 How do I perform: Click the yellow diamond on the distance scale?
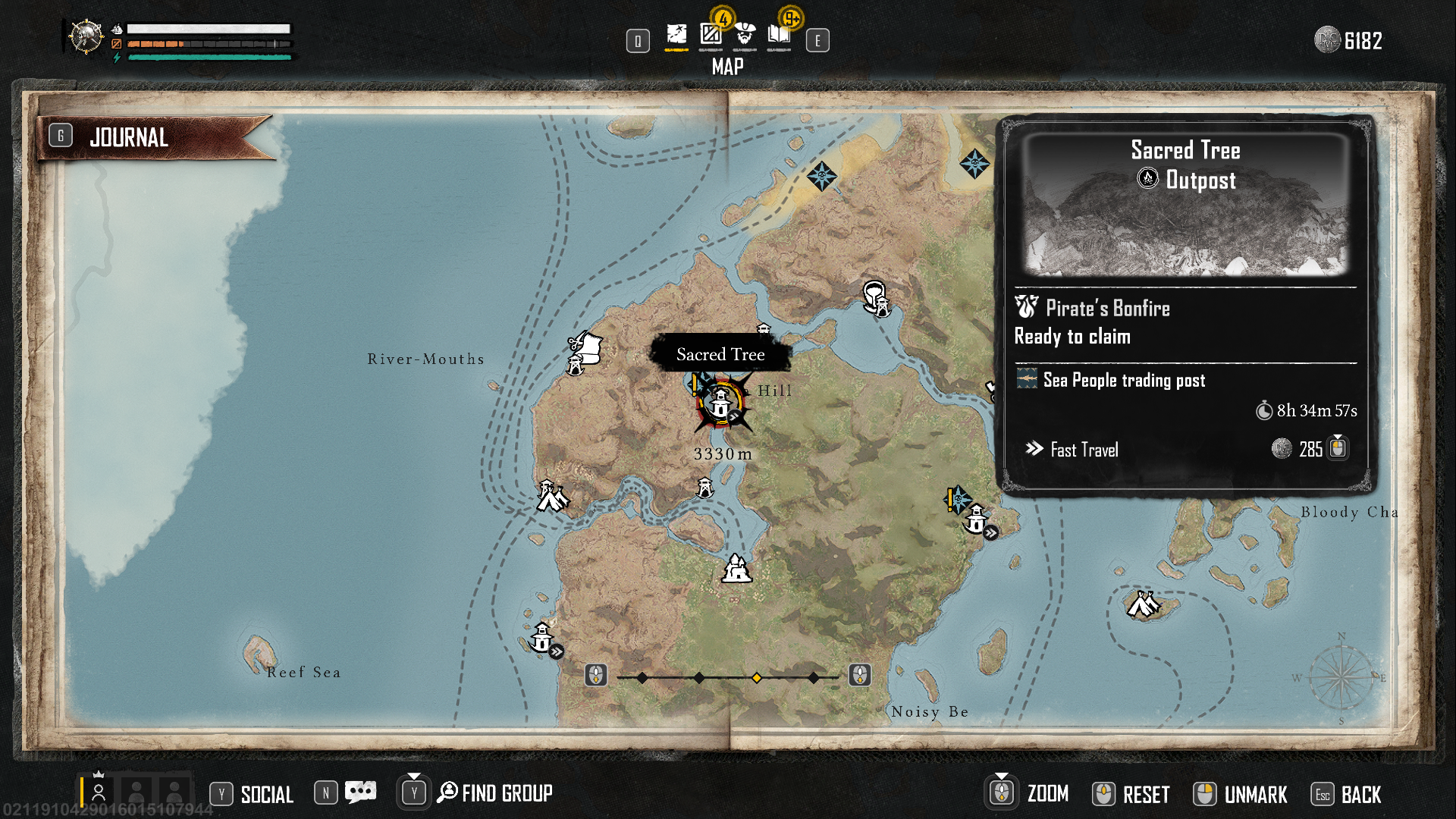(756, 676)
